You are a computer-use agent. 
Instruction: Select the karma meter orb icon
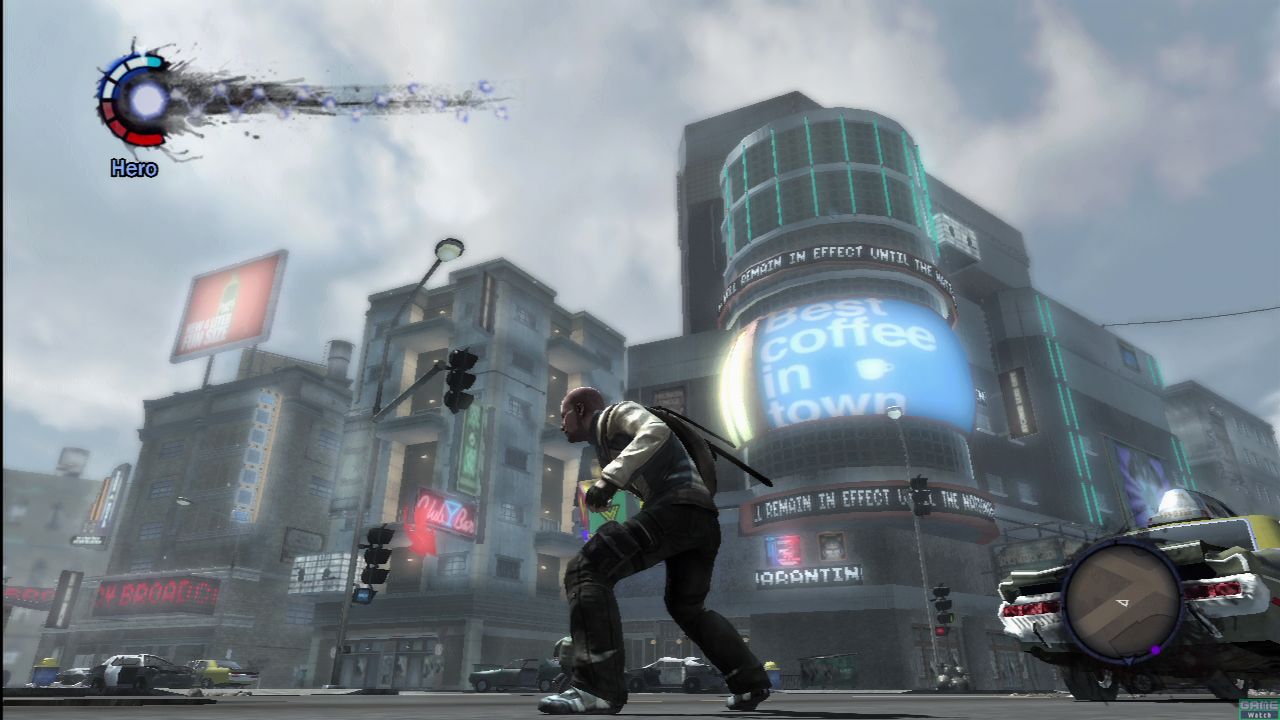[x=148, y=99]
